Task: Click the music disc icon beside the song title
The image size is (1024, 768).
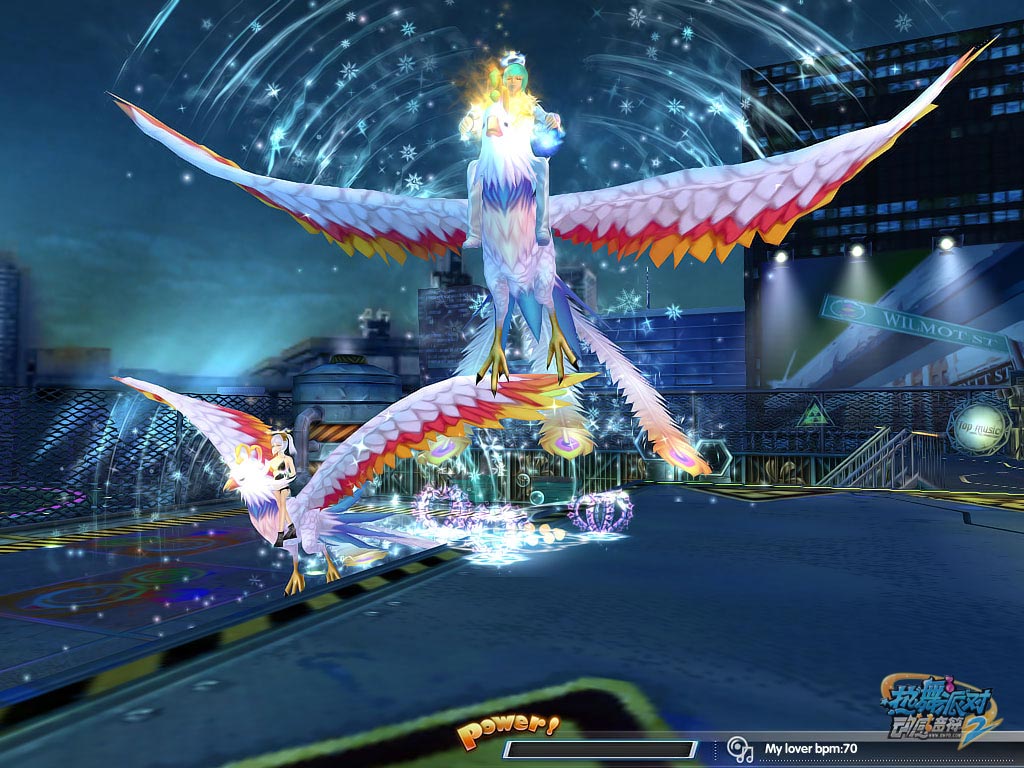Action: [740, 748]
